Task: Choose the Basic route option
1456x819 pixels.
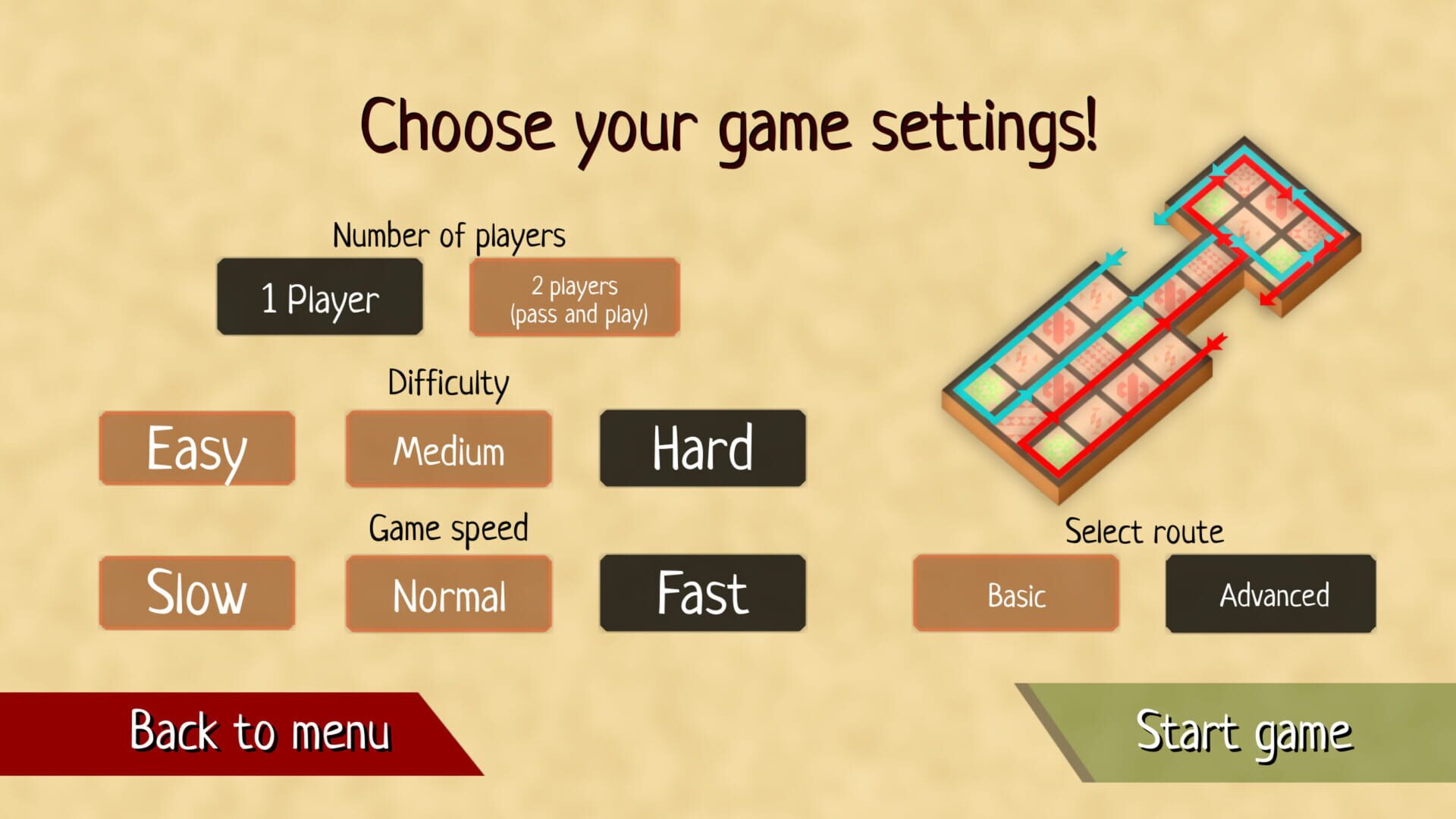Action: 1016,596
